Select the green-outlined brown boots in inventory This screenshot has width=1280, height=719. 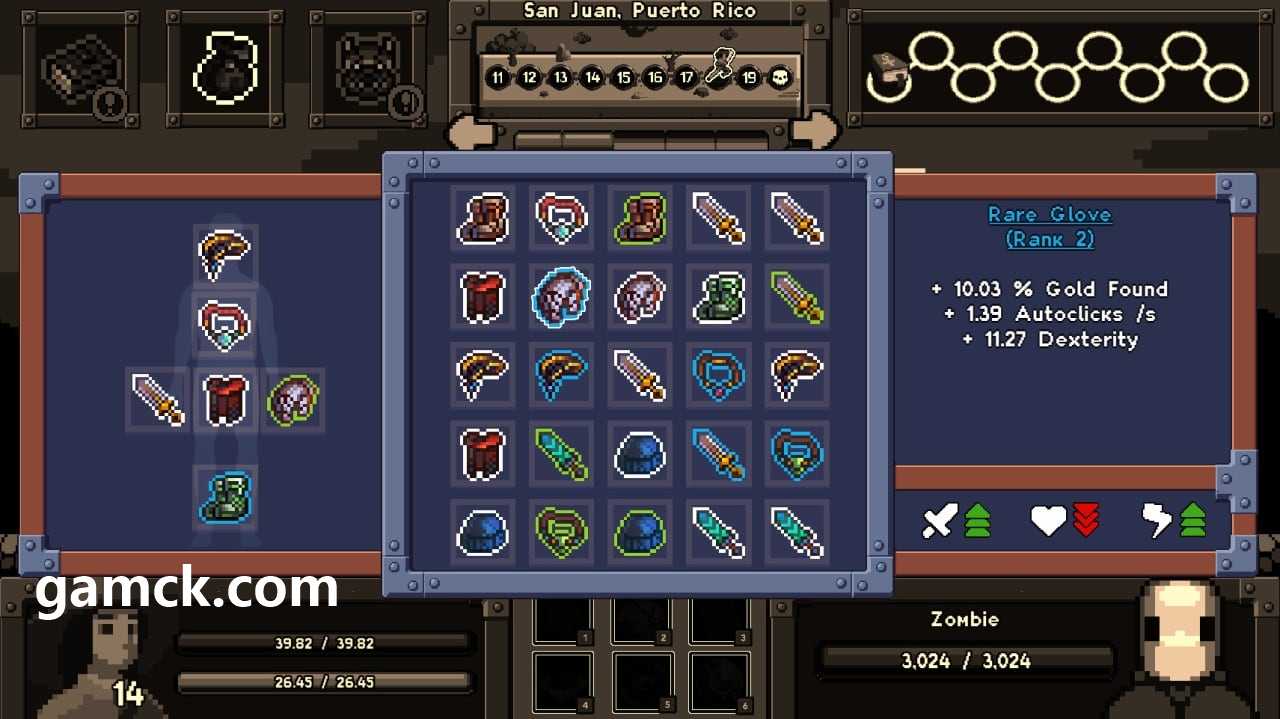pos(640,218)
